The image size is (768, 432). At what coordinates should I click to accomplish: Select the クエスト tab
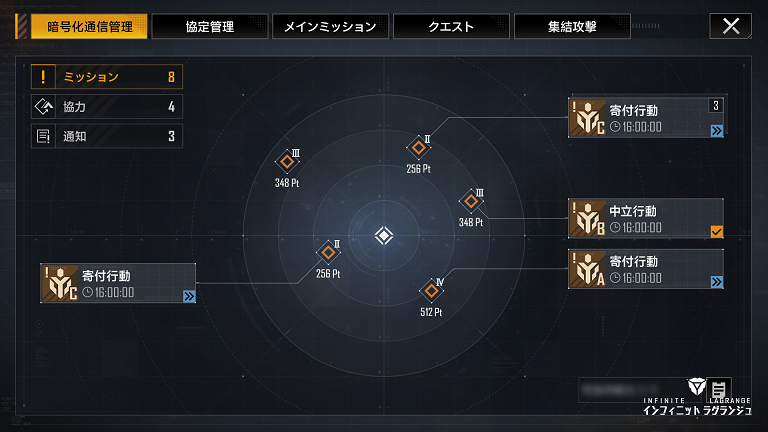click(450, 26)
